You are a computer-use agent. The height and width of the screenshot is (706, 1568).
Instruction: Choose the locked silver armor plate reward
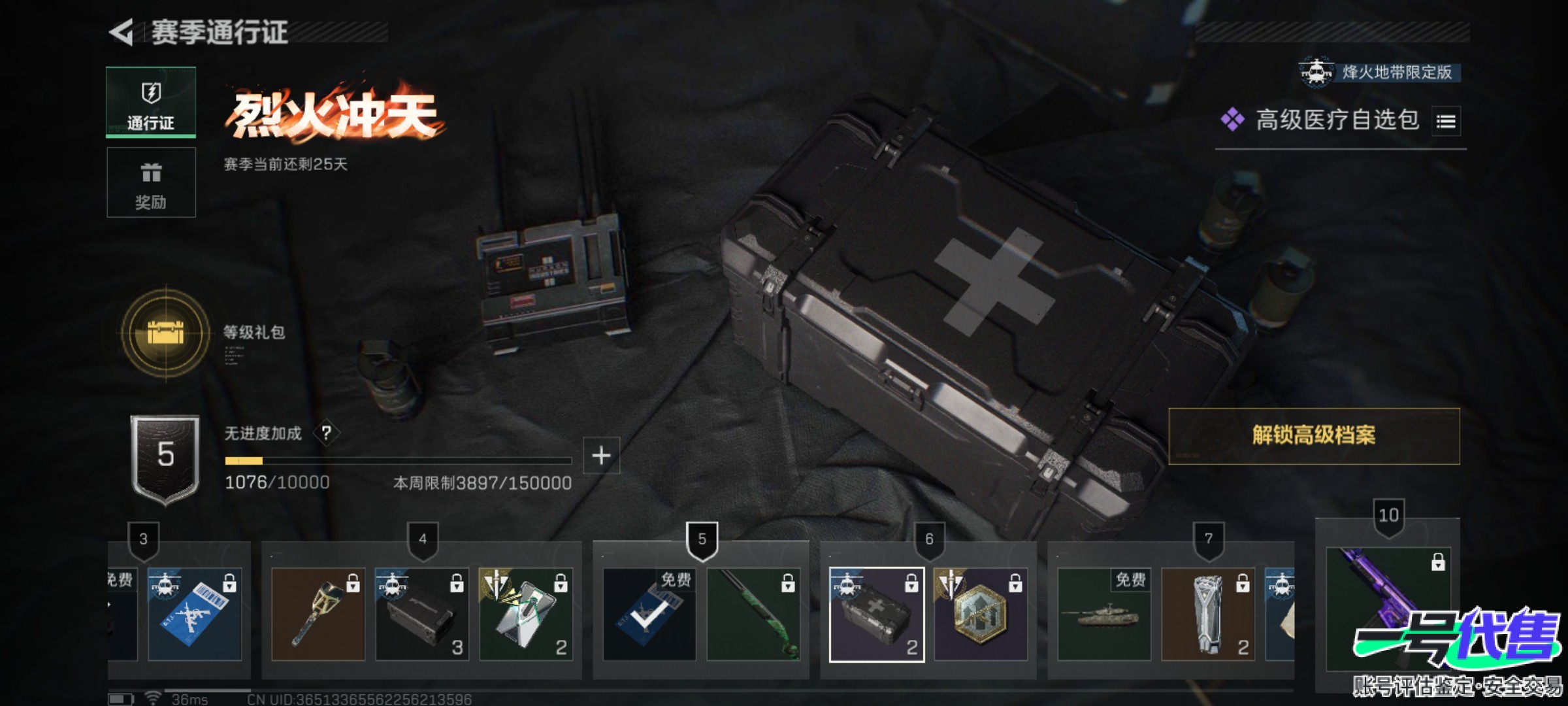1207,614
